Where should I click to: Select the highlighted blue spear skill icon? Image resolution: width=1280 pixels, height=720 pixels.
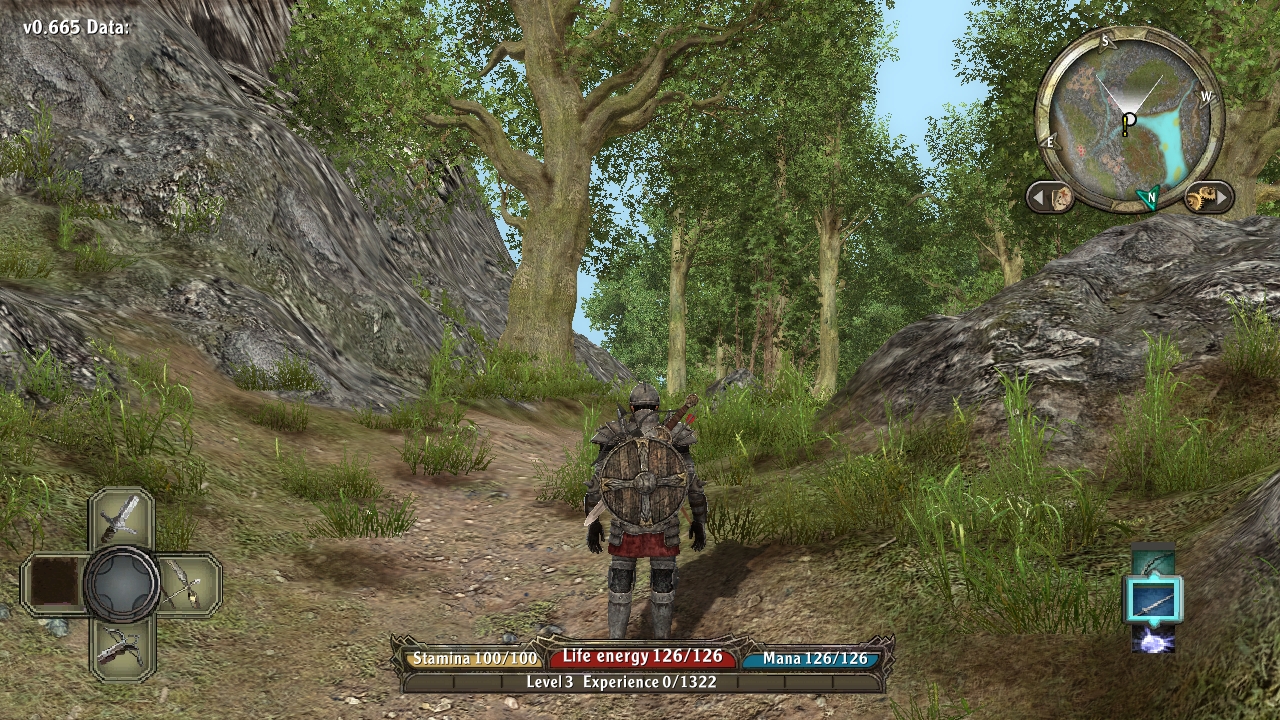(1154, 601)
